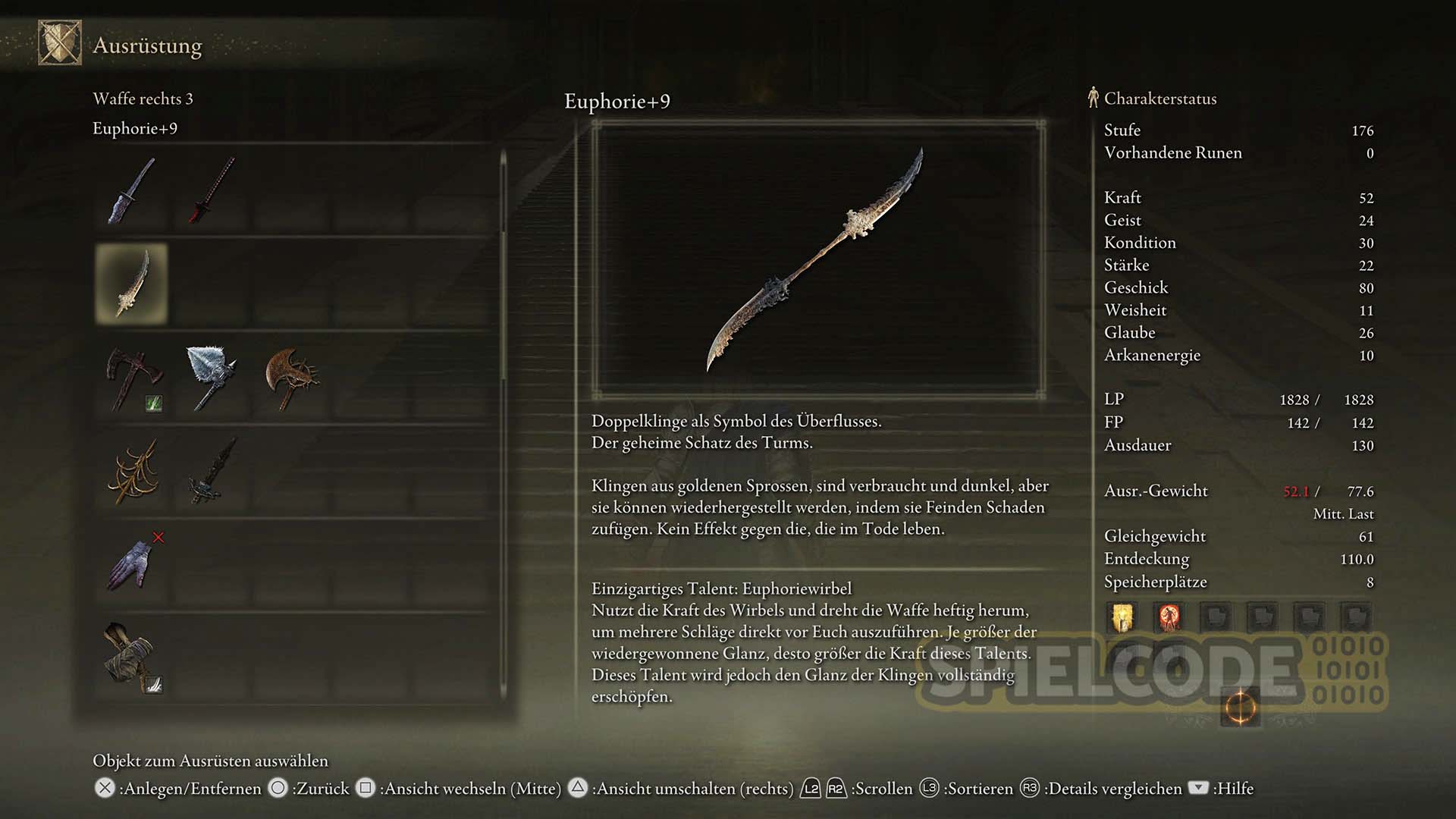Open the Waffe rechts 3 slot header
The image size is (1456, 819).
143,99
